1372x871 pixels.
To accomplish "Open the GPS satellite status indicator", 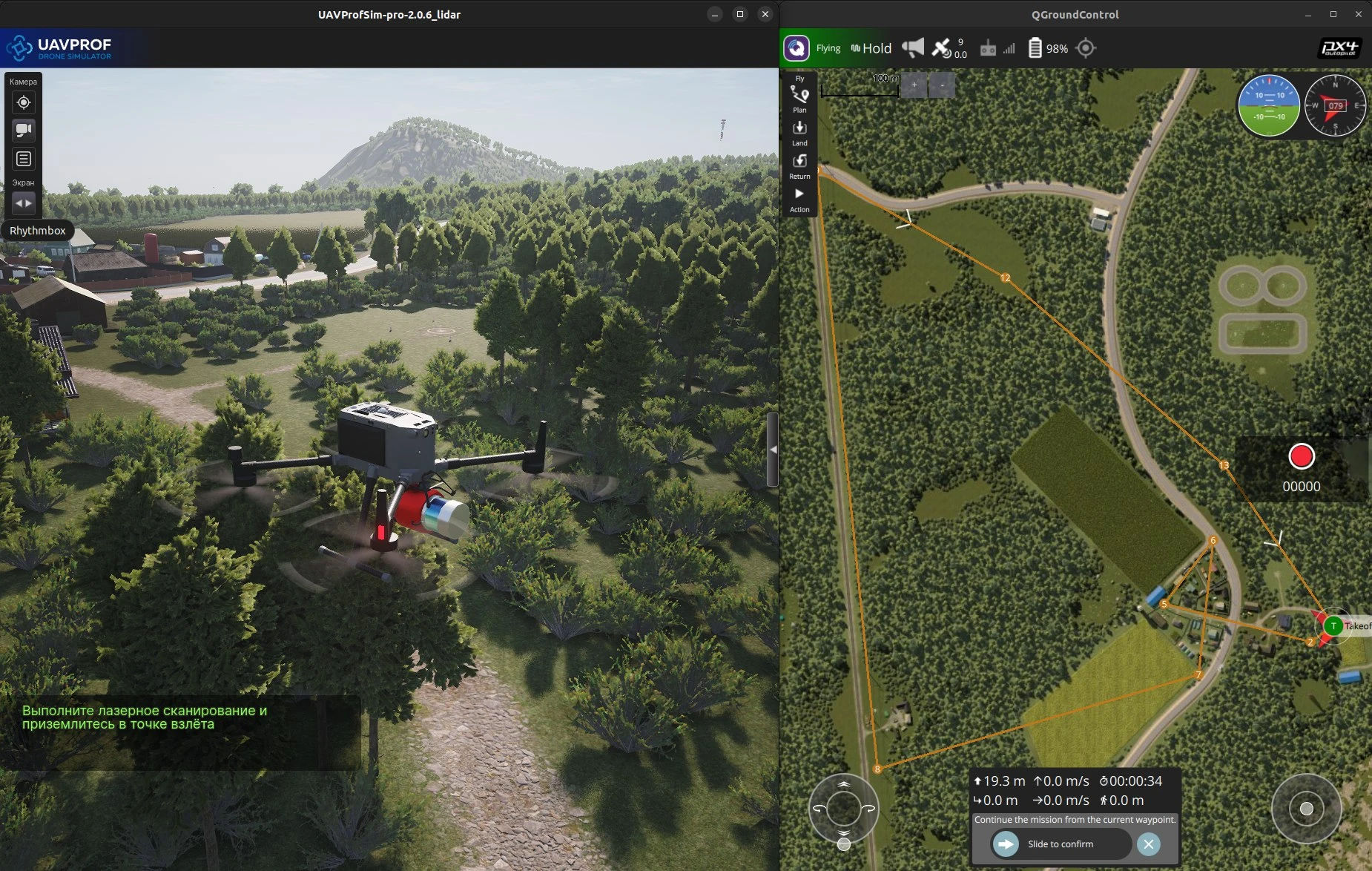I will pos(949,48).
